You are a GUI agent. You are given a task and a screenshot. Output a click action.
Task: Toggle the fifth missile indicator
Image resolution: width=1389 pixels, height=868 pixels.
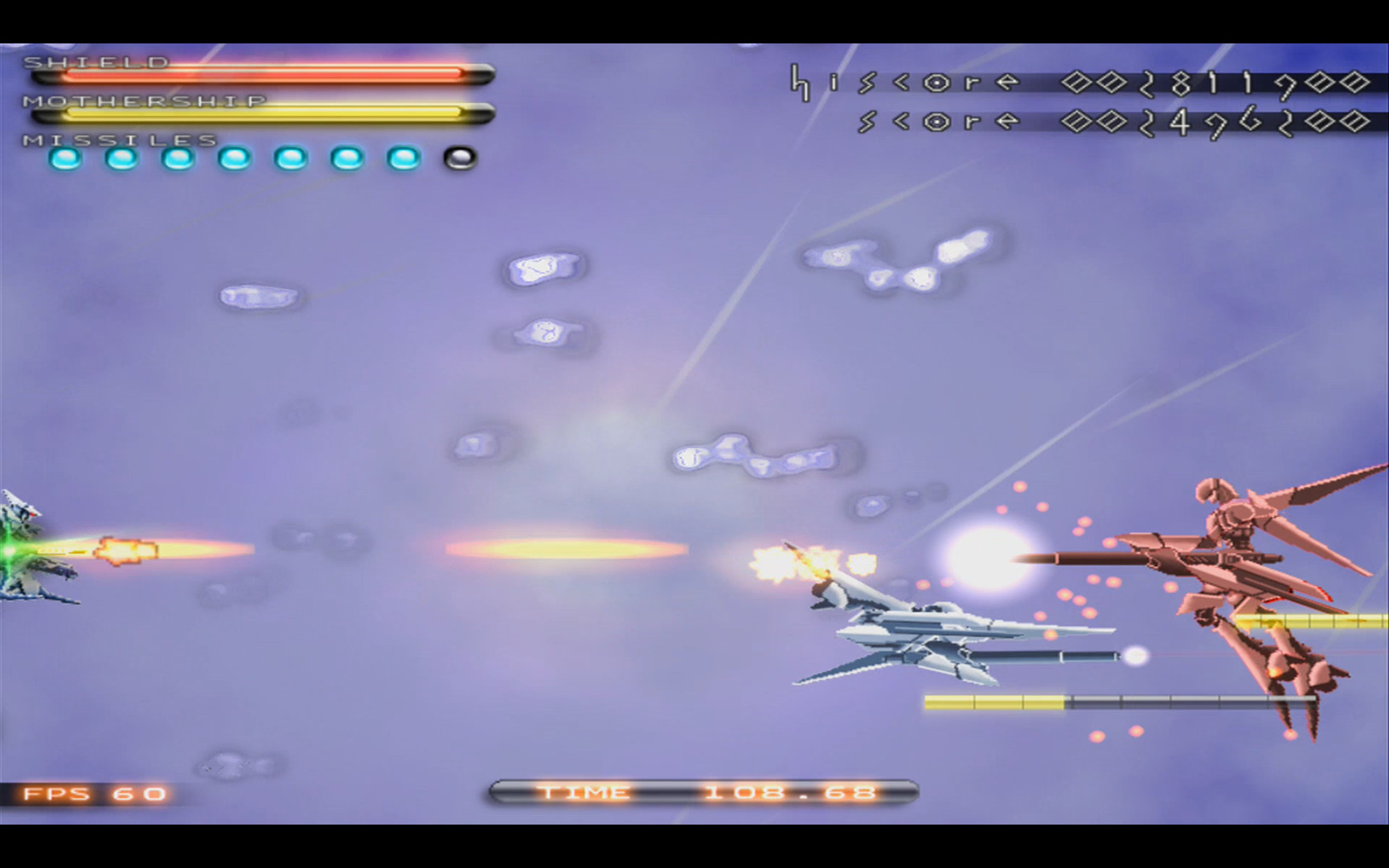pos(291,158)
